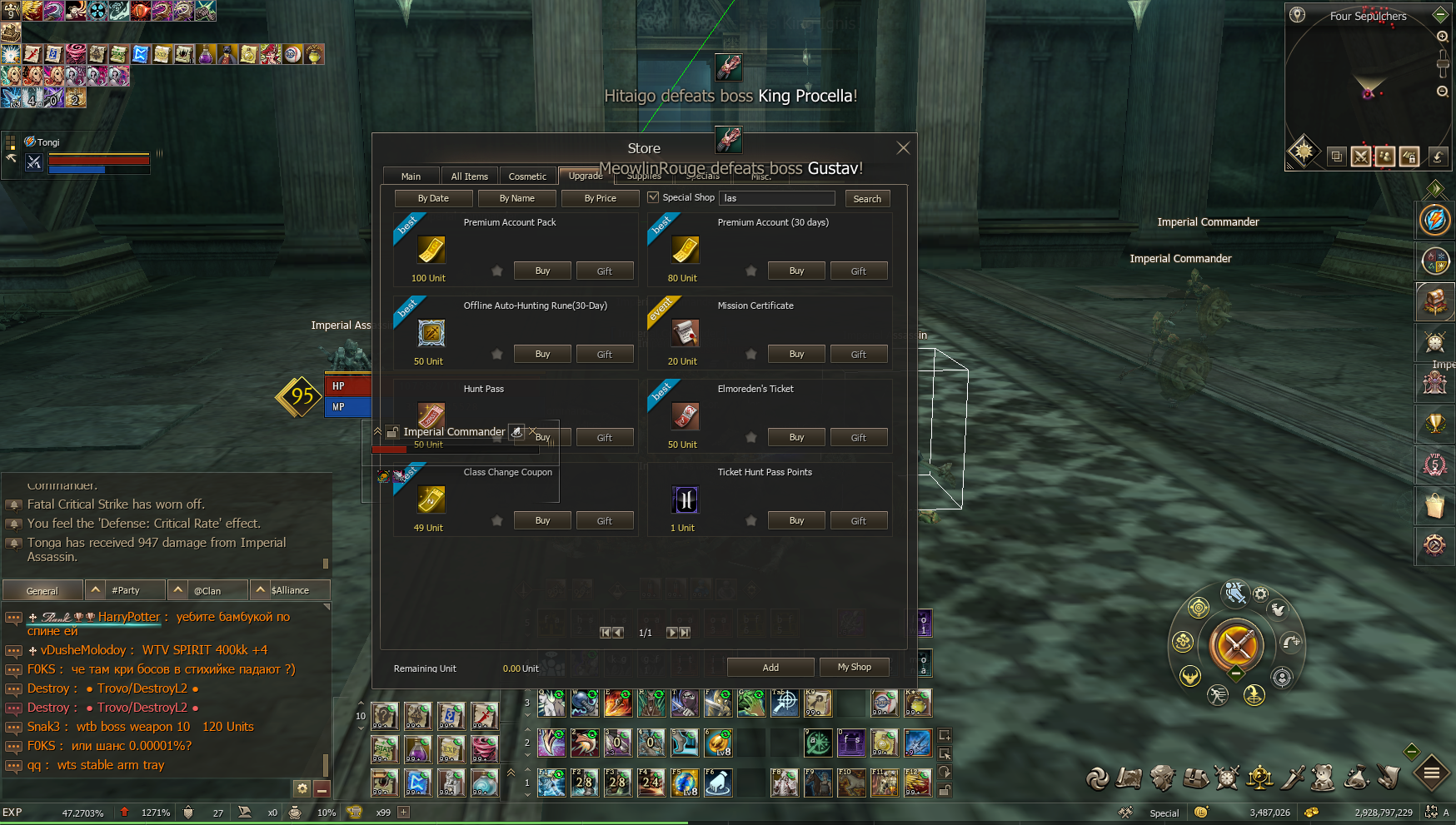The width and height of the screenshot is (1456, 825).
Task: Select the Cosmetic tab
Action: tap(527, 176)
